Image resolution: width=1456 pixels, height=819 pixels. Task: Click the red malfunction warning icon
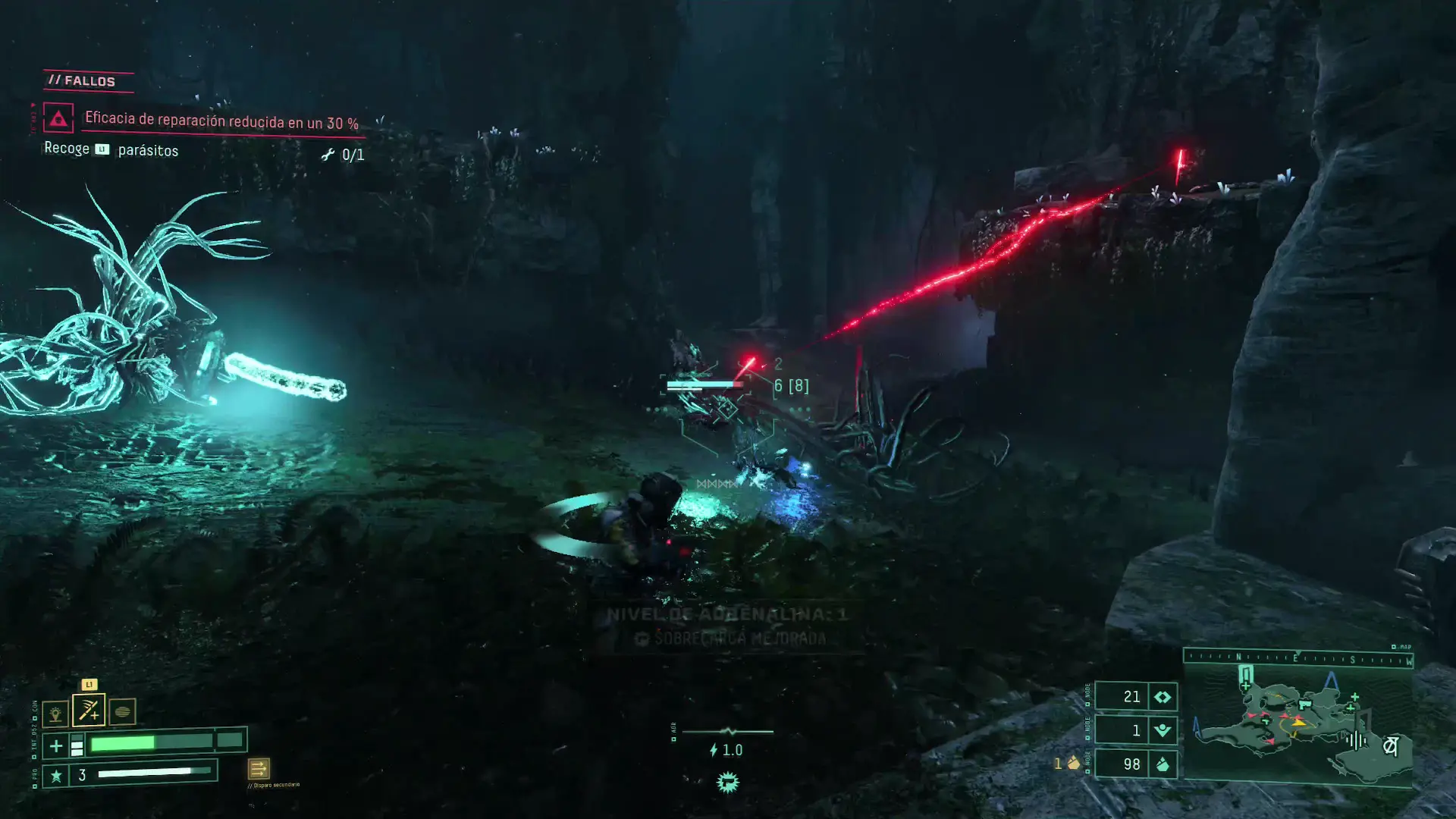pyautogui.click(x=58, y=118)
